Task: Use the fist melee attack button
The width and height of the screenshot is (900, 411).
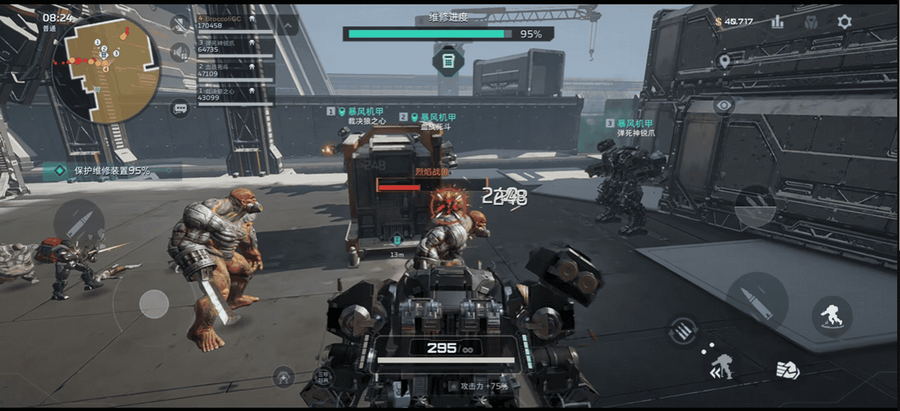Action: pos(788,369)
